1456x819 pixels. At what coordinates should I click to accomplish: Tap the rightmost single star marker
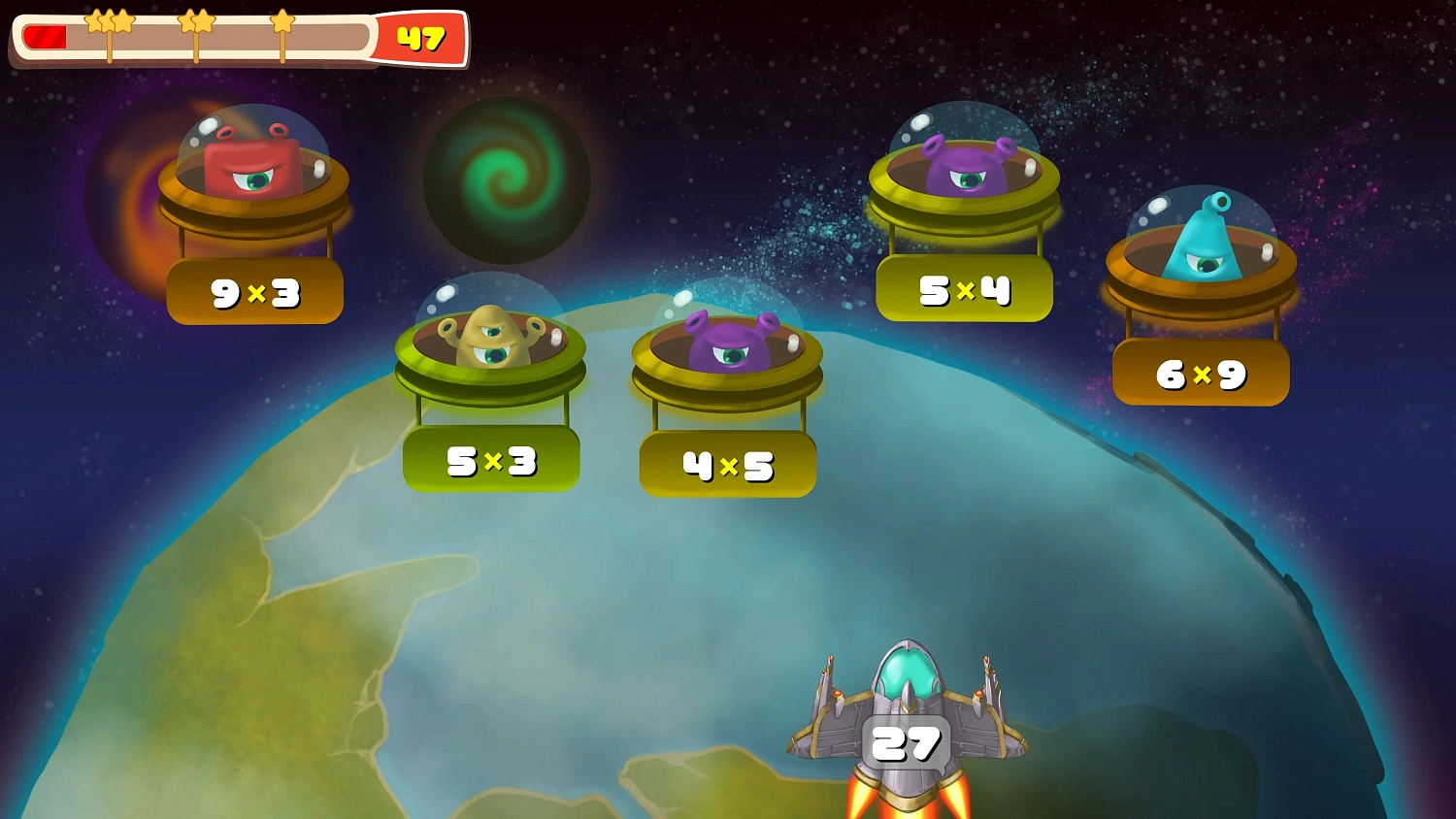coord(281,23)
